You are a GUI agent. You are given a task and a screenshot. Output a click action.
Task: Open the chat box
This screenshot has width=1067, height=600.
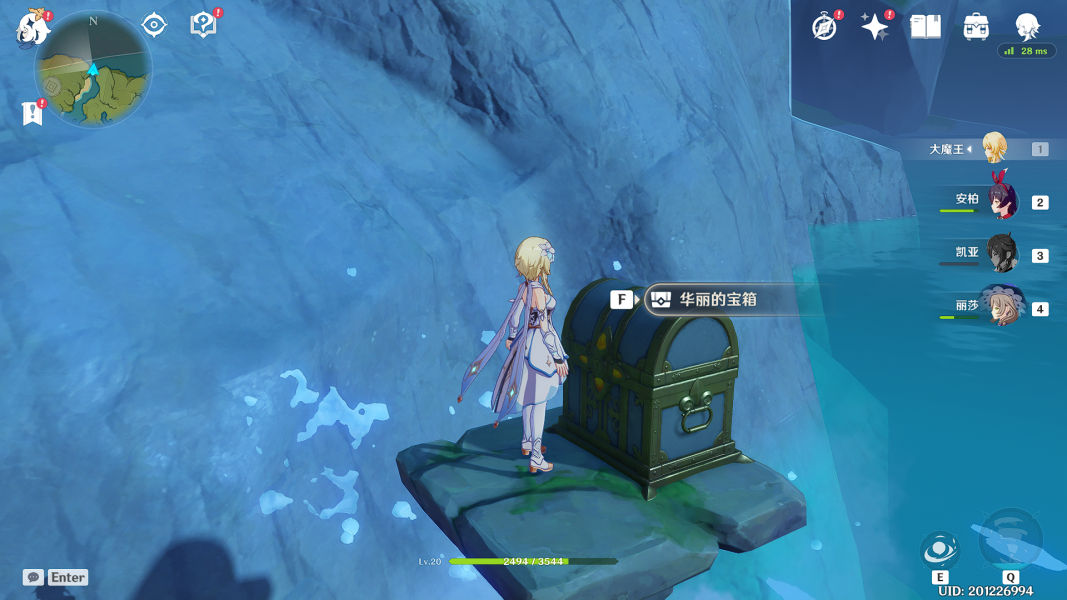pos(56,577)
